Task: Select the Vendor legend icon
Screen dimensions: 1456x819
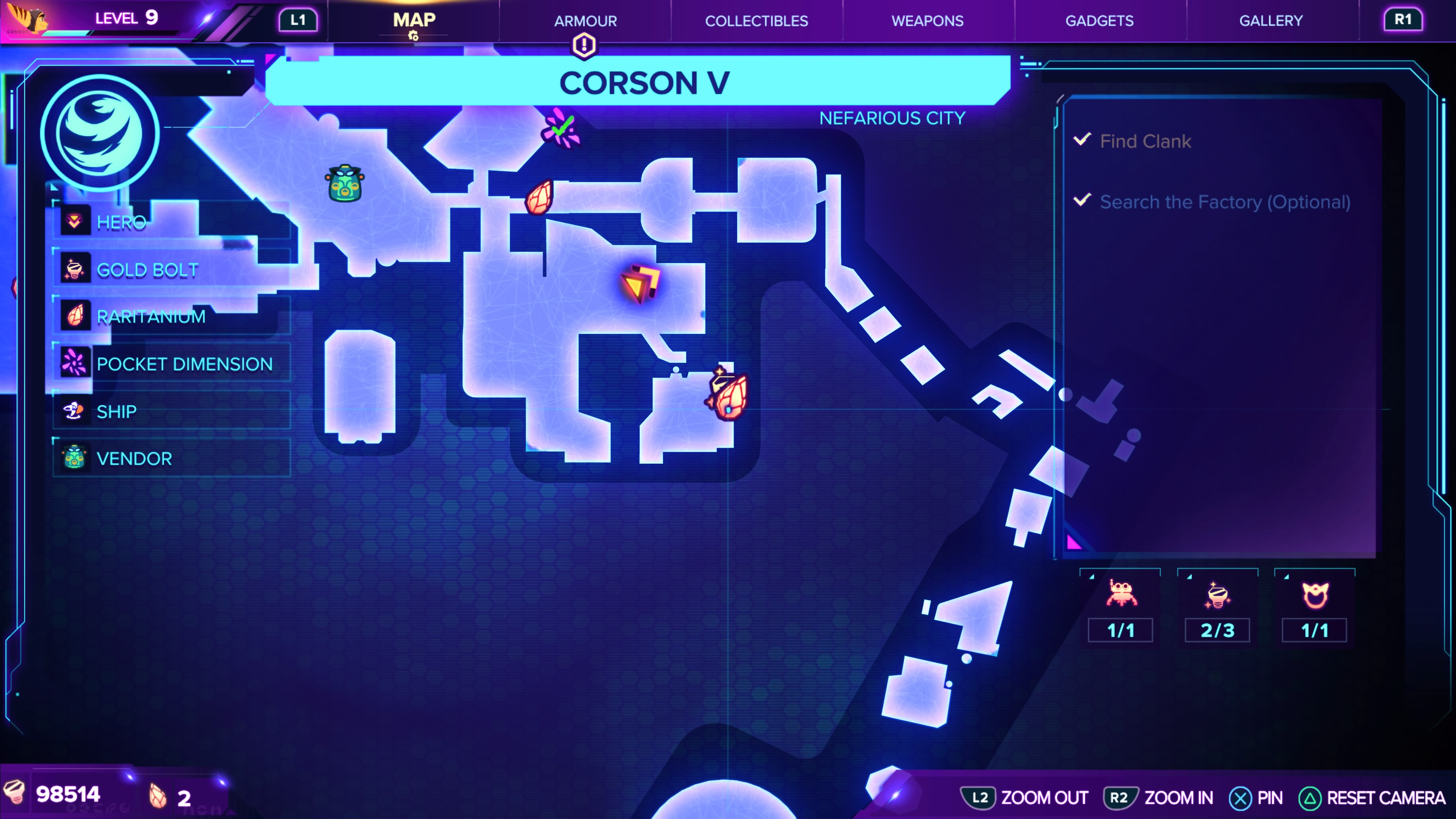Action: [x=76, y=458]
